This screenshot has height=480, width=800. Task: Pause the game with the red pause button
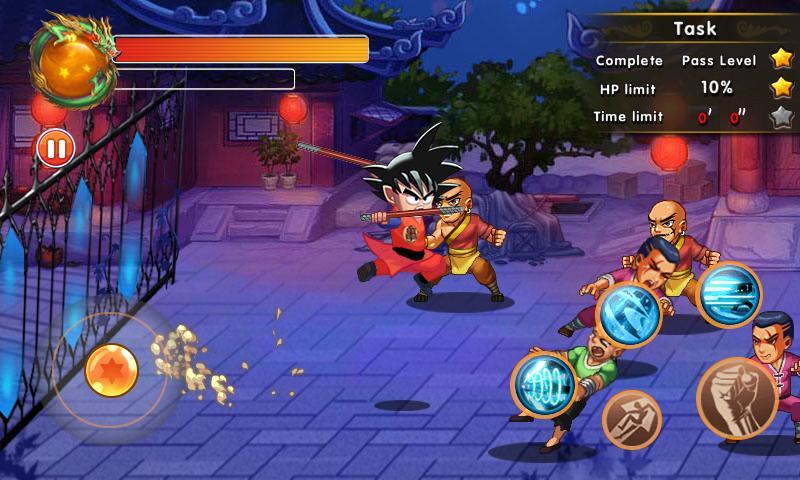pos(56,149)
